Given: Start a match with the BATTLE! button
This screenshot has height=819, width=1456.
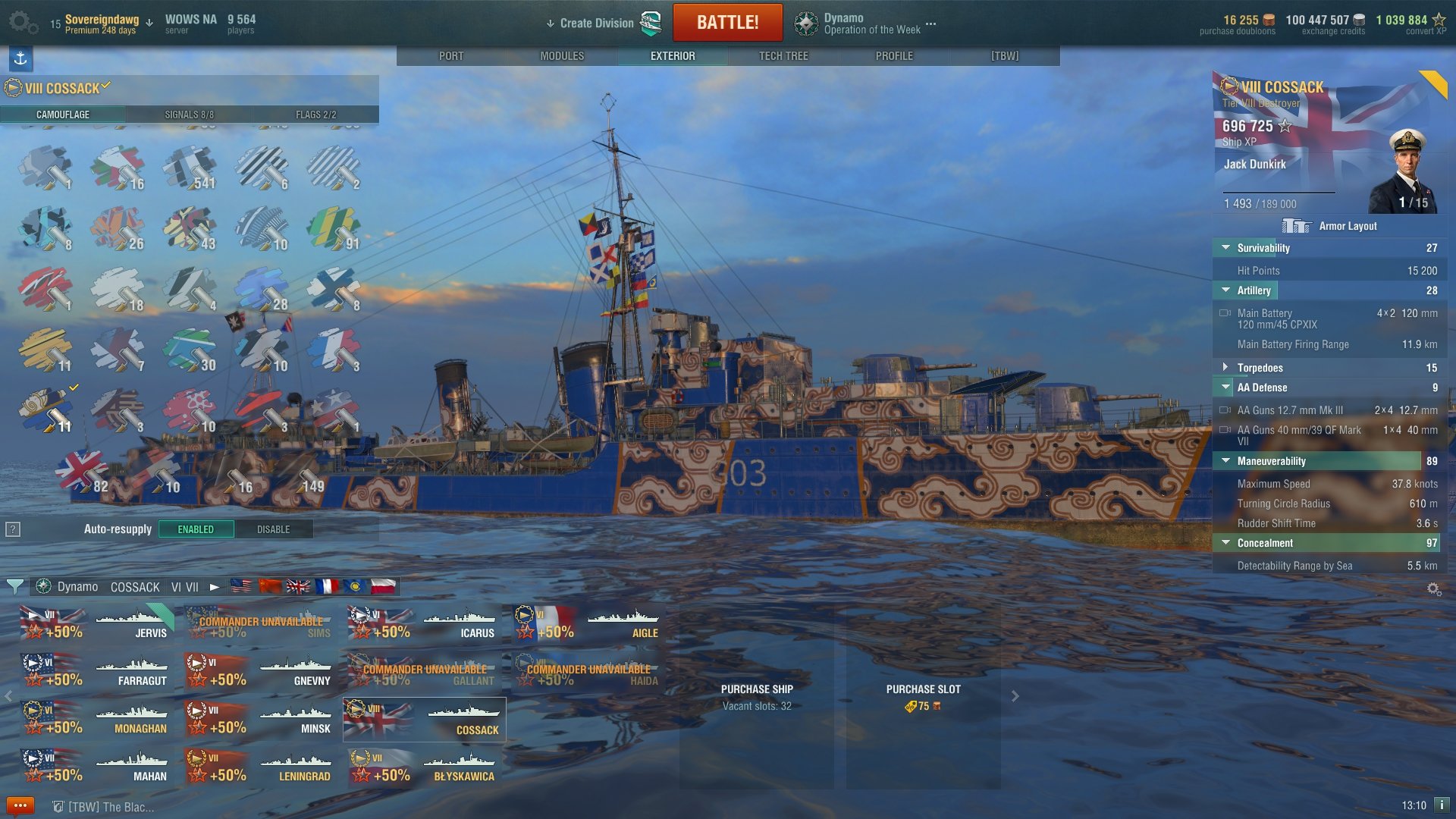Looking at the screenshot, I should 727,23.
